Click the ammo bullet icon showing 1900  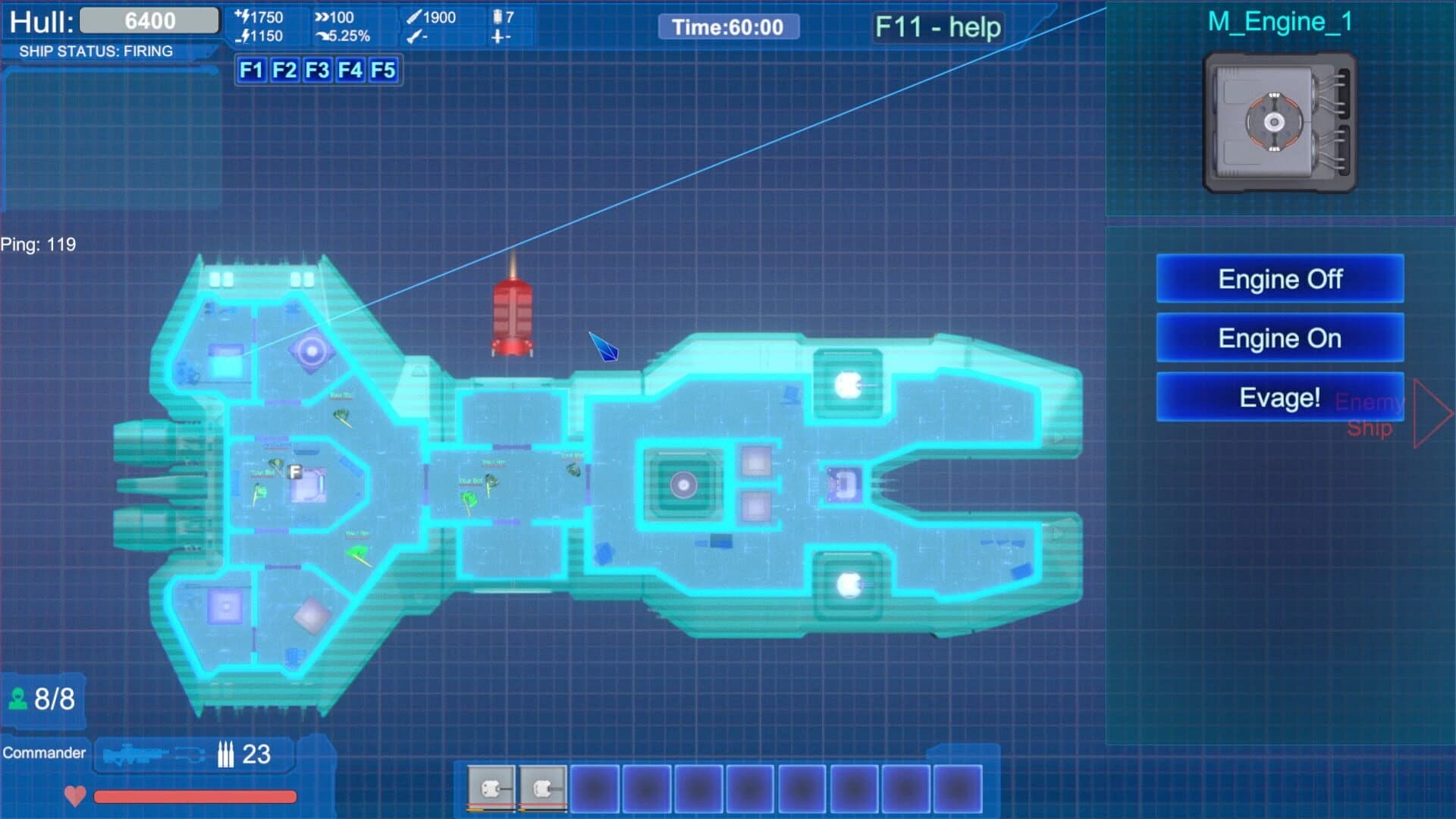(413, 15)
